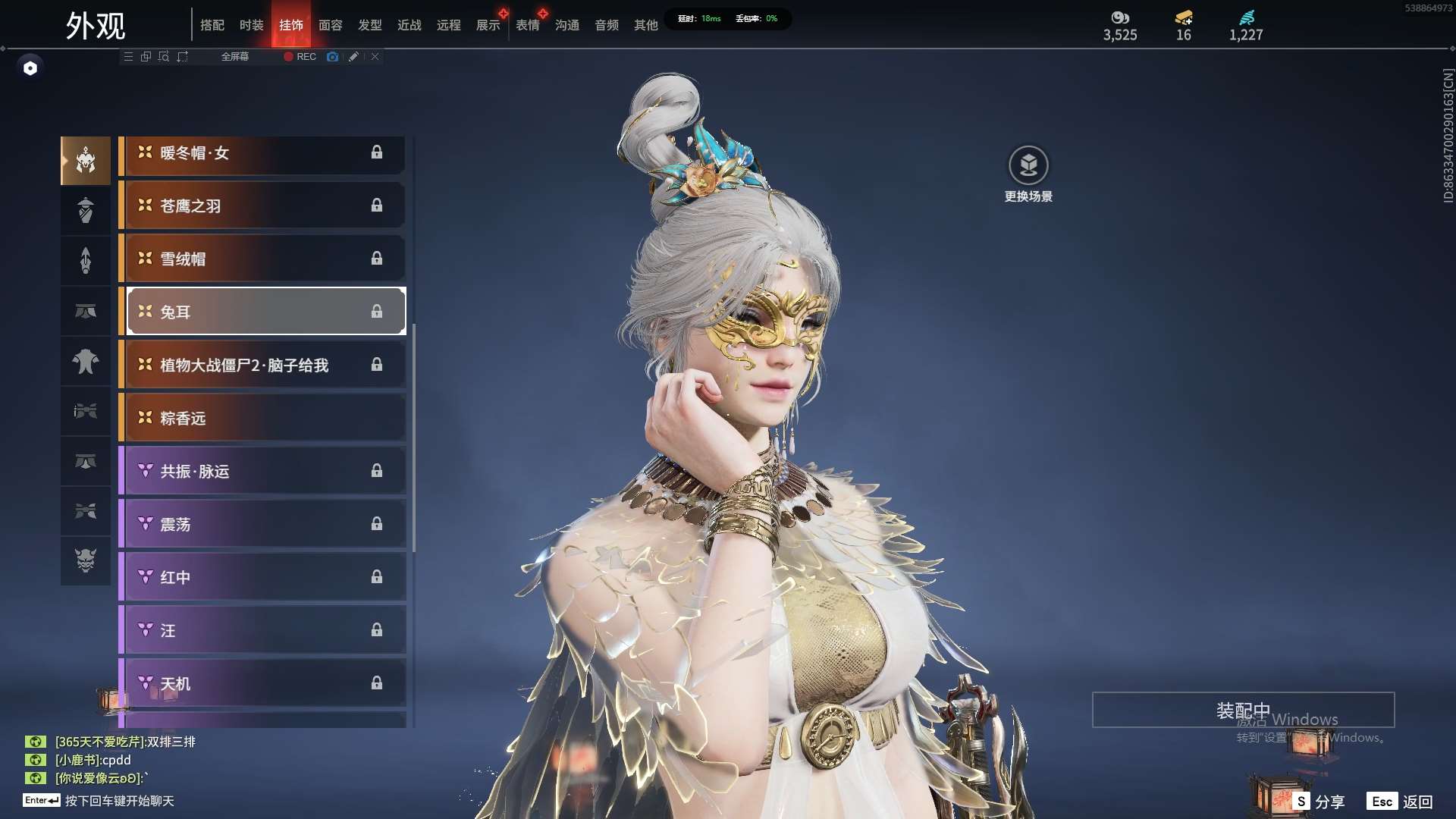Screen dimensions: 1456x819
Task: Choose the 苍鹰之羽 accessory
Action: click(263, 206)
